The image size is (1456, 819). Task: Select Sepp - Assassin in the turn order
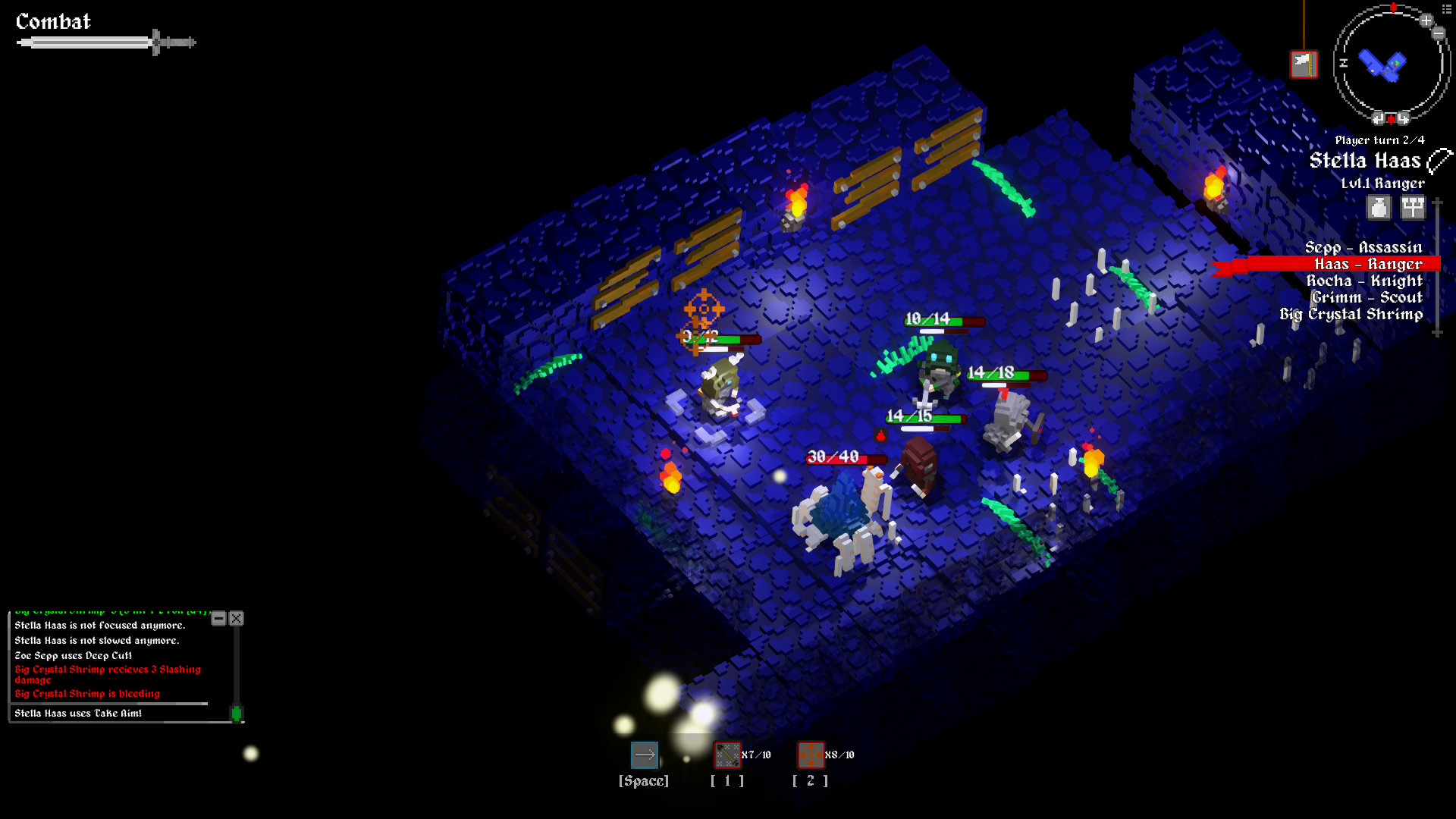[x=1363, y=247]
